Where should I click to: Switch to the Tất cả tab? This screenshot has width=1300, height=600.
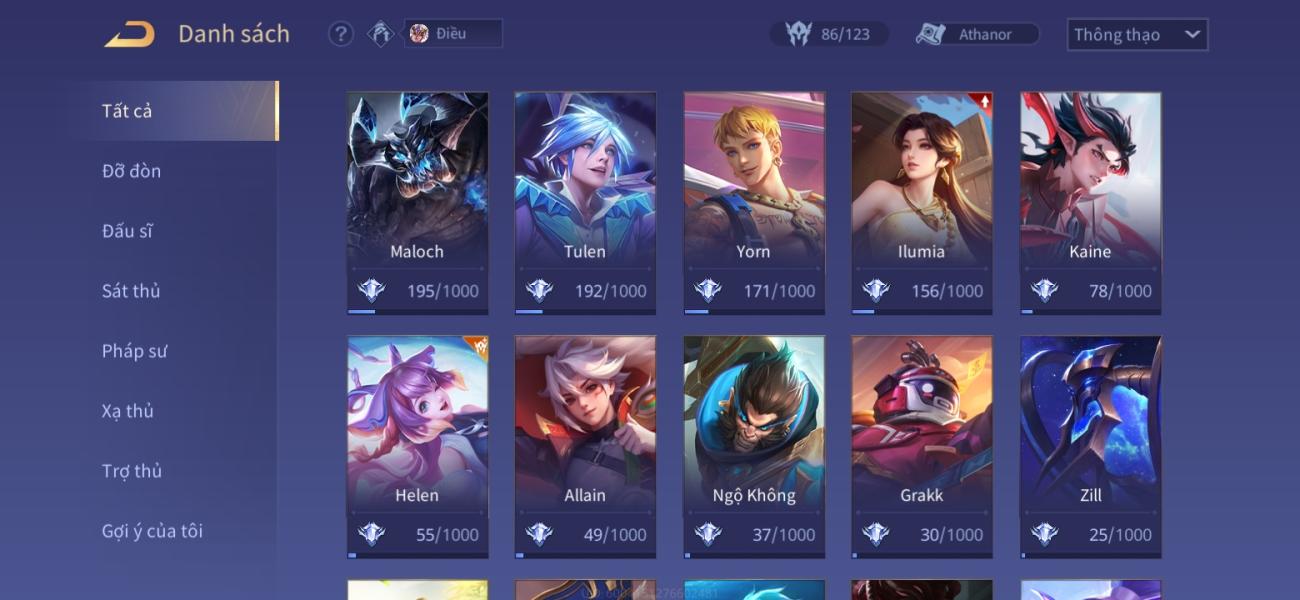pos(127,111)
